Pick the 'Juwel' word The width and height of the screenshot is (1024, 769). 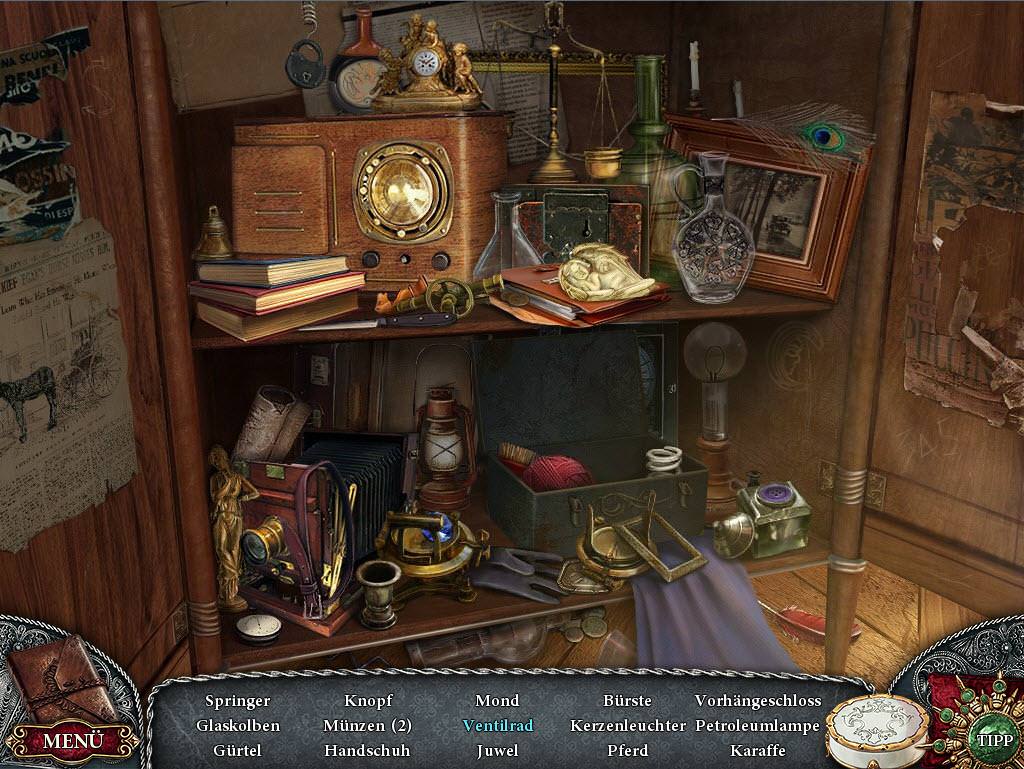[x=497, y=750]
